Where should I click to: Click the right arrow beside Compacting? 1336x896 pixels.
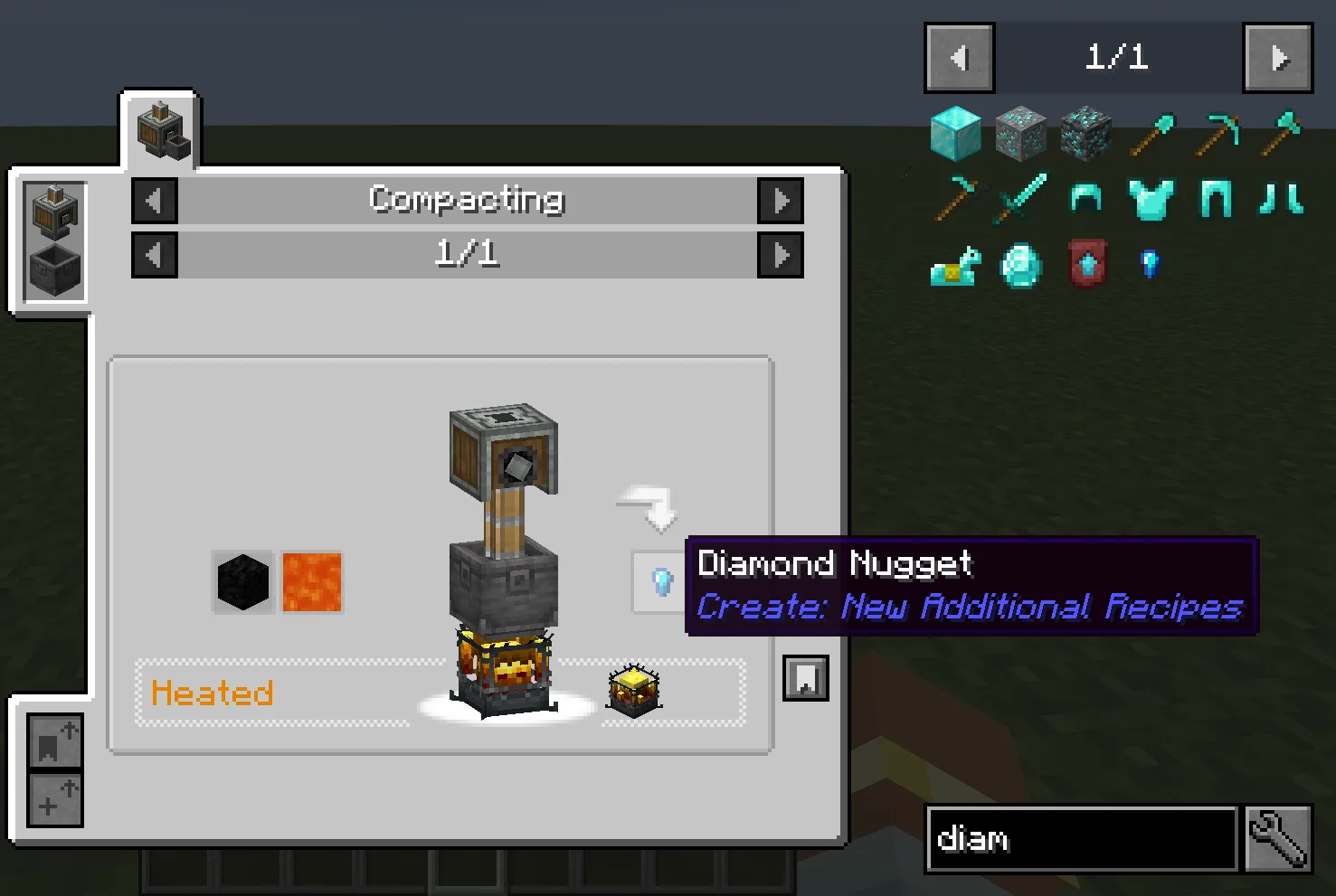click(x=781, y=200)
